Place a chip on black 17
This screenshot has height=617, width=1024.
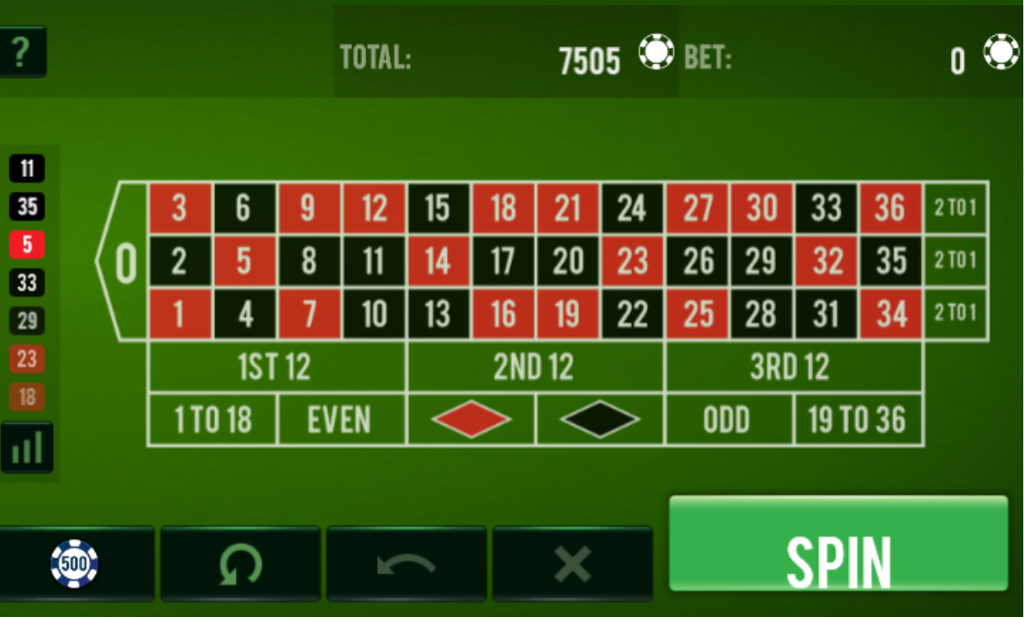[503, 262]
